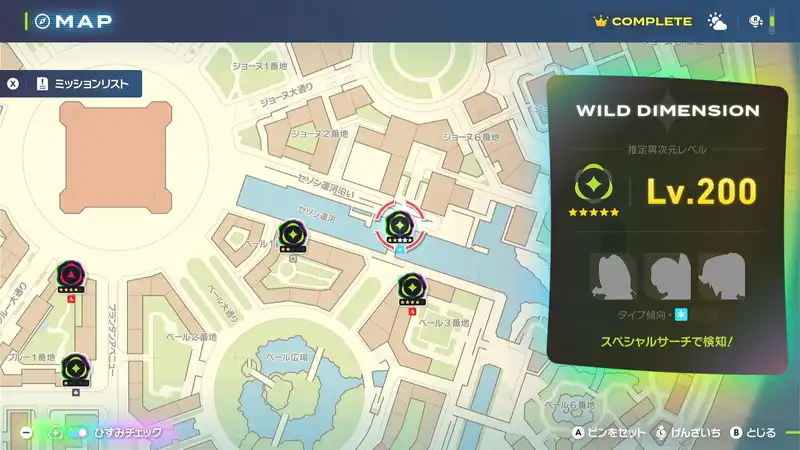
Task: Click the weather icon in the top bar
Action: click(x=717, y=21)
